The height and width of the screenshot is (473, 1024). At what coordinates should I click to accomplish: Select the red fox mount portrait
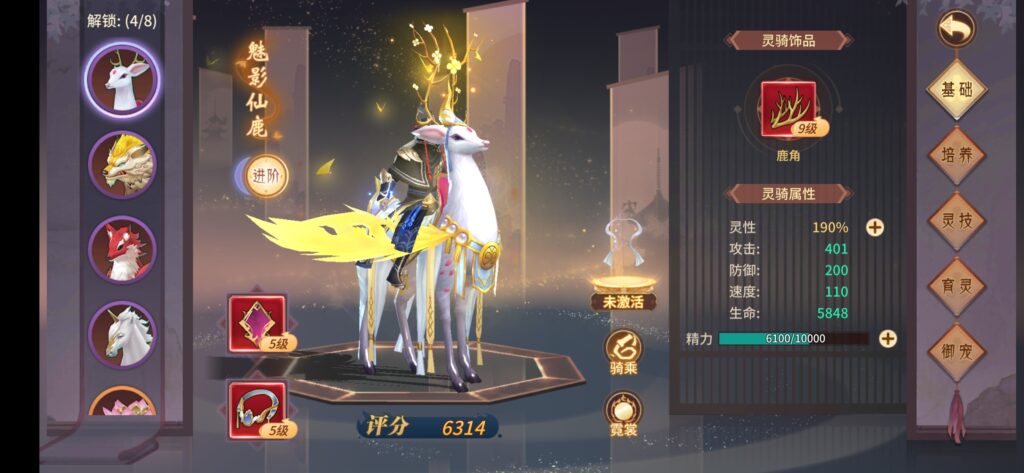tap(123, 248)
